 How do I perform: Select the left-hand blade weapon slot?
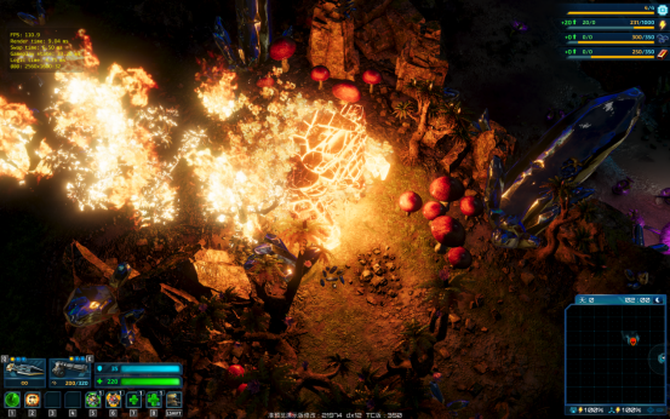(x=24, y=370)
